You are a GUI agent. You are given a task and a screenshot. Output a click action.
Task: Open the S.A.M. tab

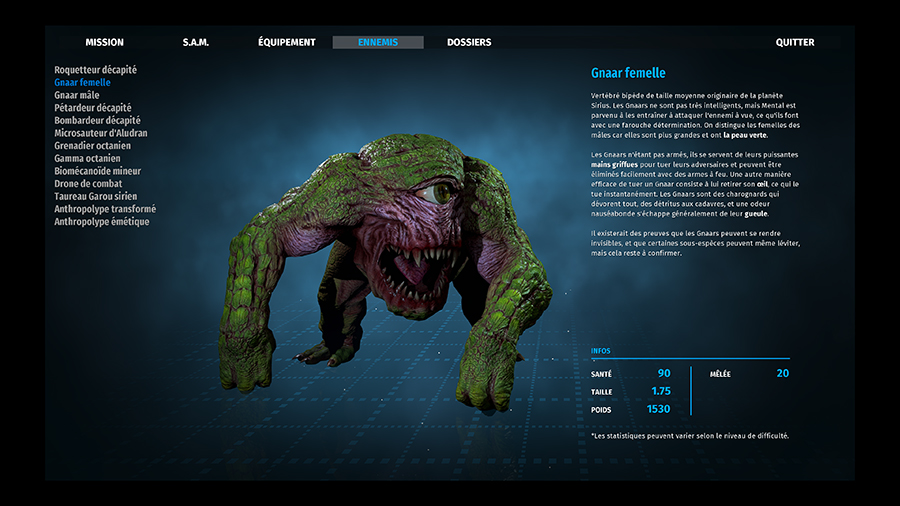point(196,43)
